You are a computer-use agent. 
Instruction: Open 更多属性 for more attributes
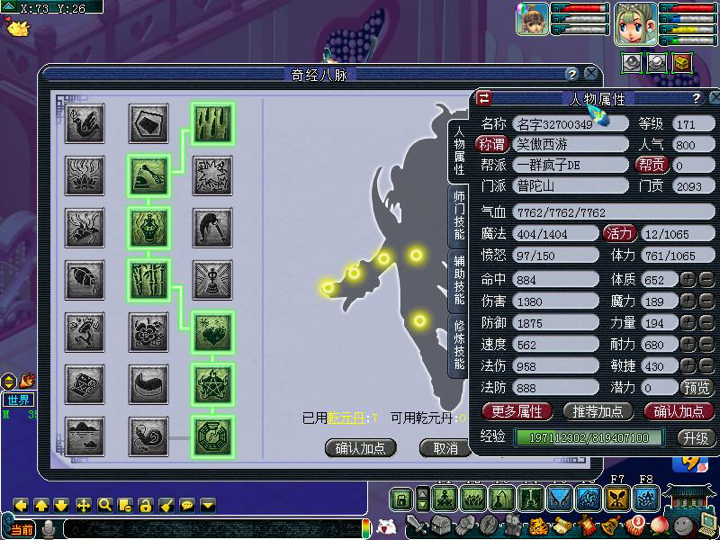517,411
